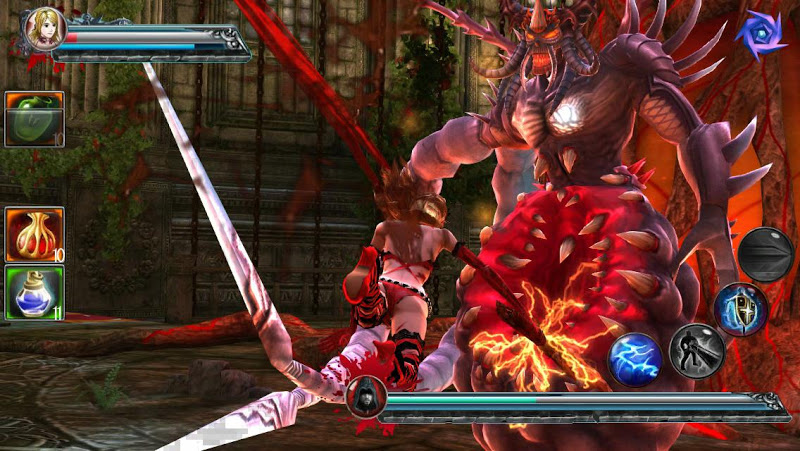Tap the dark grey round skill button
Viewport: 800px width, 451px height.
(x=766, y=254)
